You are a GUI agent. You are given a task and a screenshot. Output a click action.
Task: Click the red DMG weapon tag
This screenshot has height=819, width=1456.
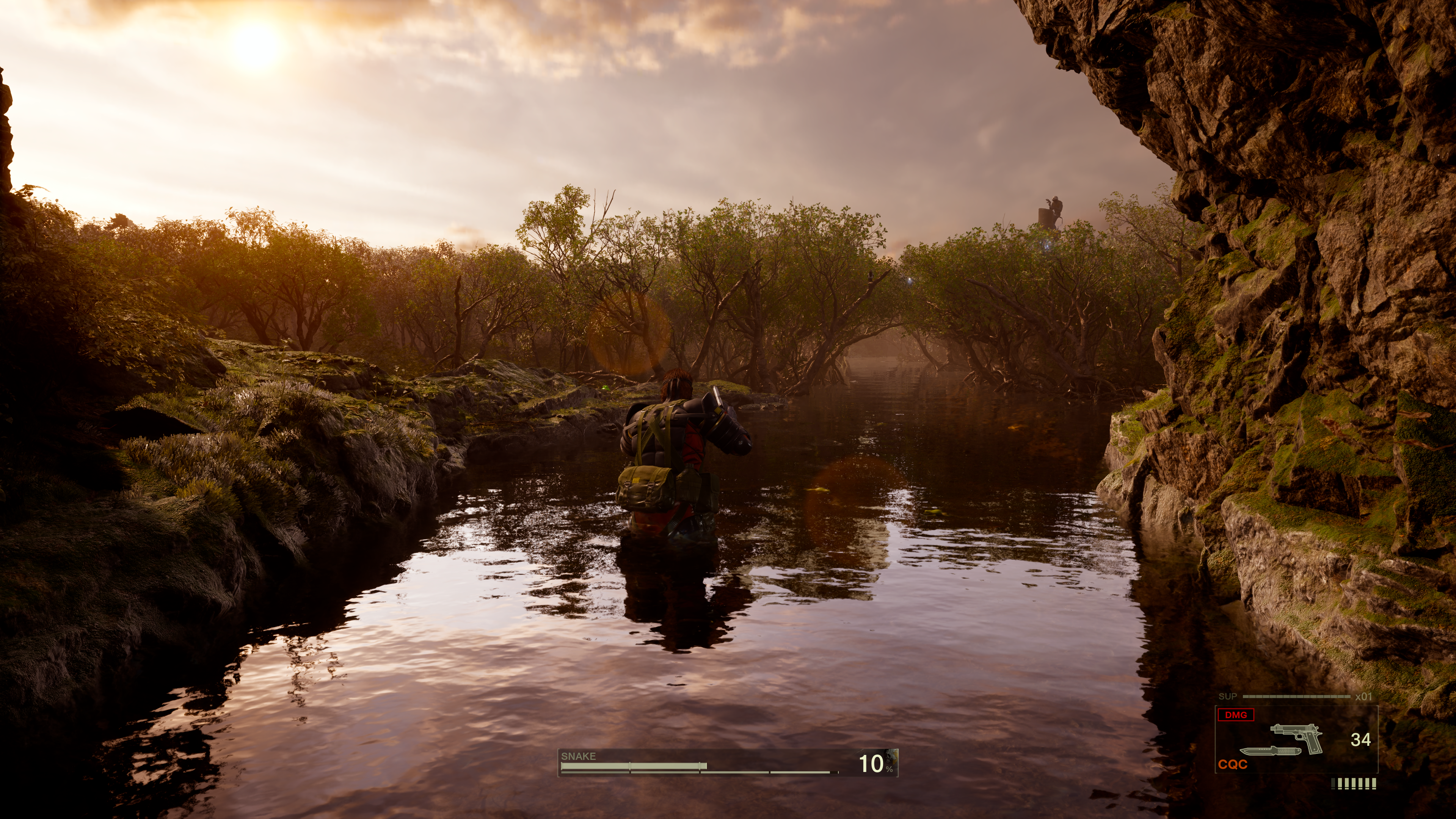1236,715
